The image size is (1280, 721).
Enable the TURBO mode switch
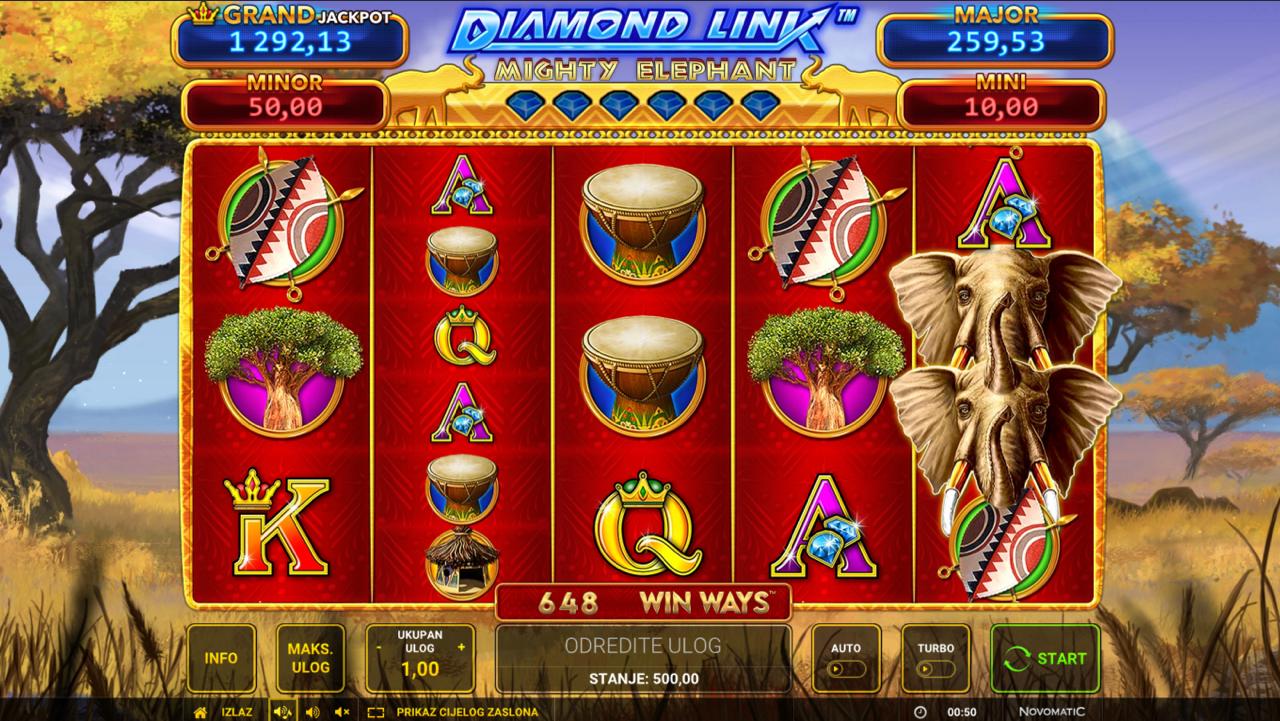point(928,668)
